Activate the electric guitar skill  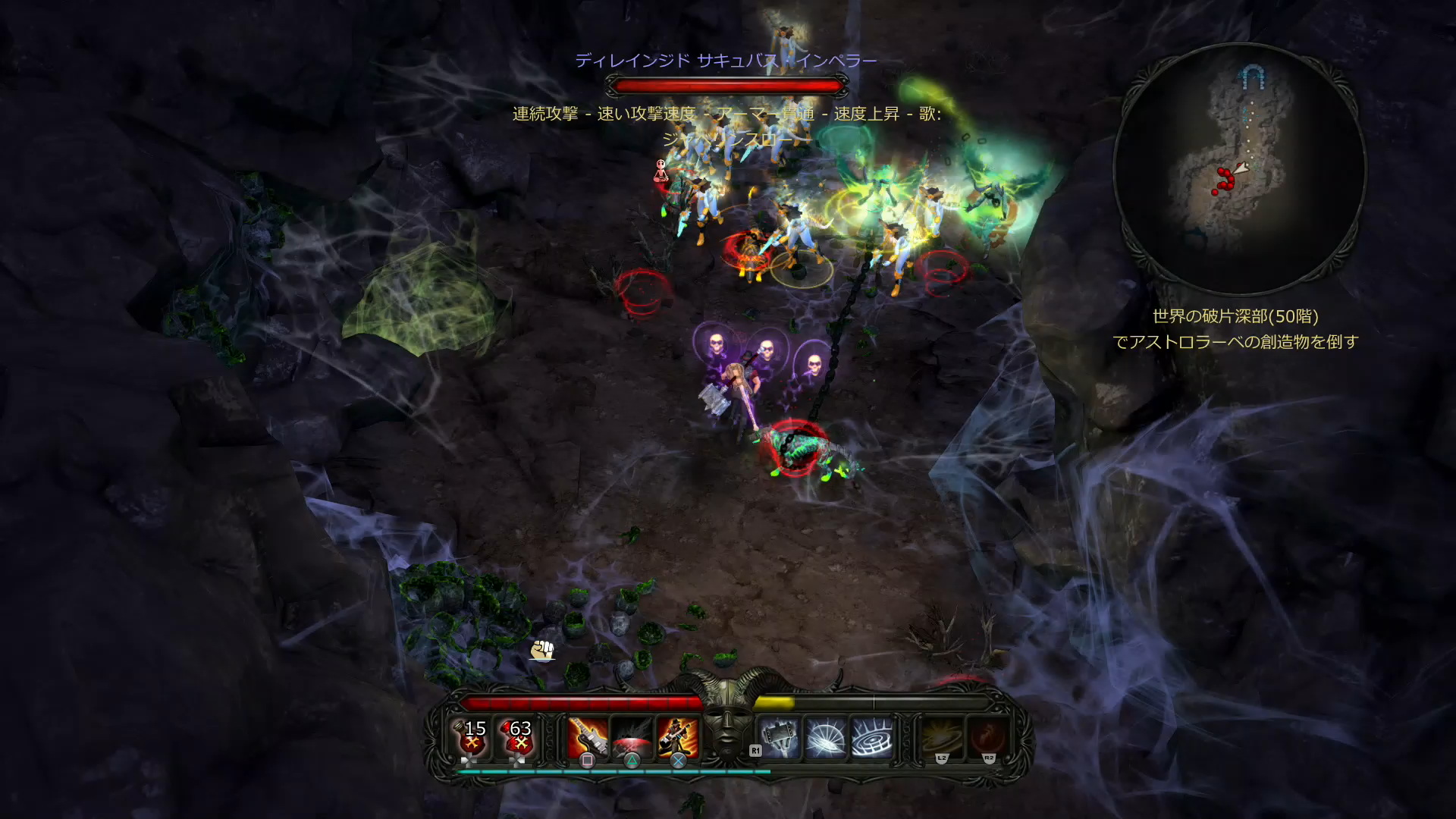pyautogui.click(x=588, y=737)
